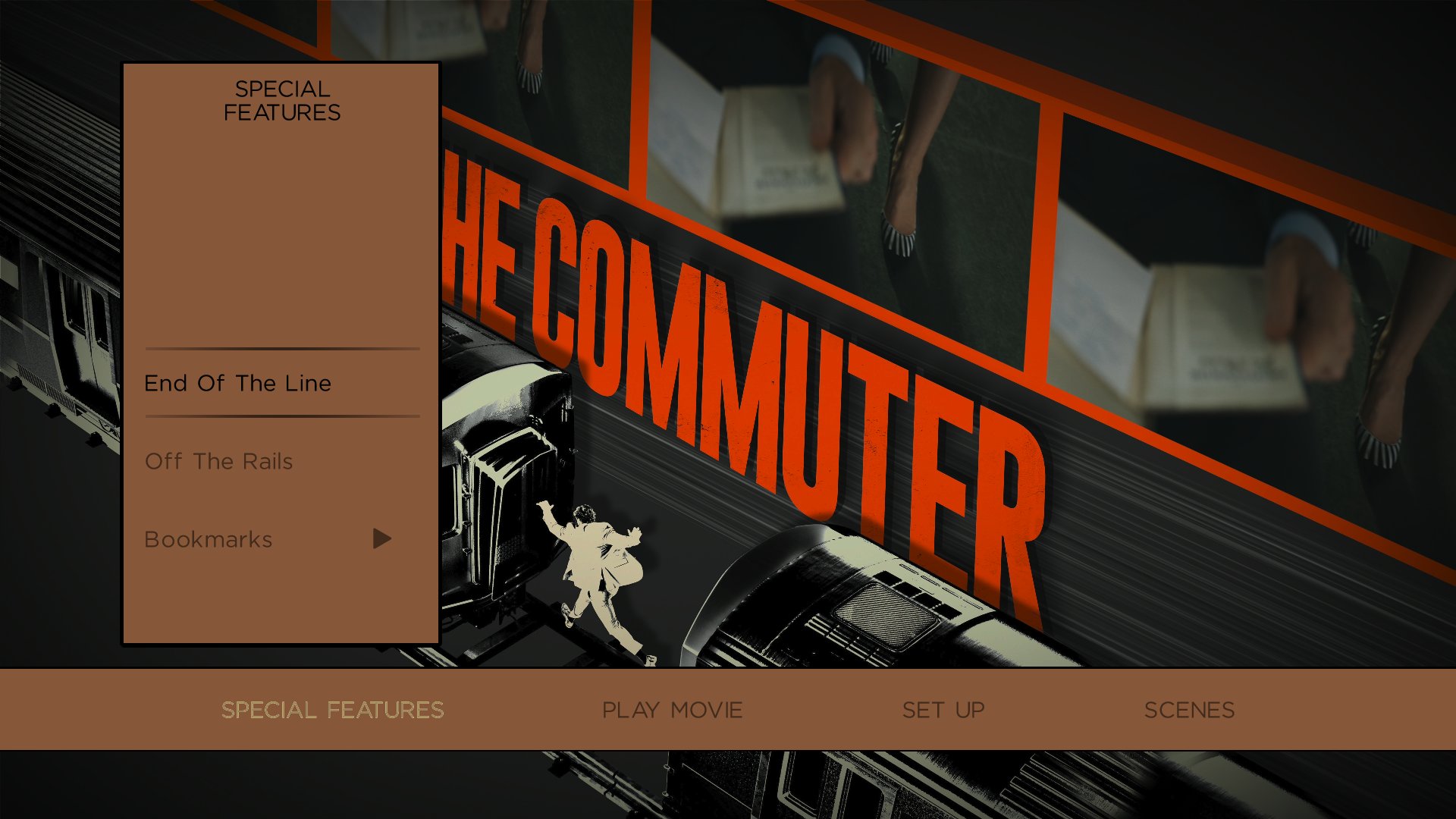Start the film with Play Movie

point(672,710)
